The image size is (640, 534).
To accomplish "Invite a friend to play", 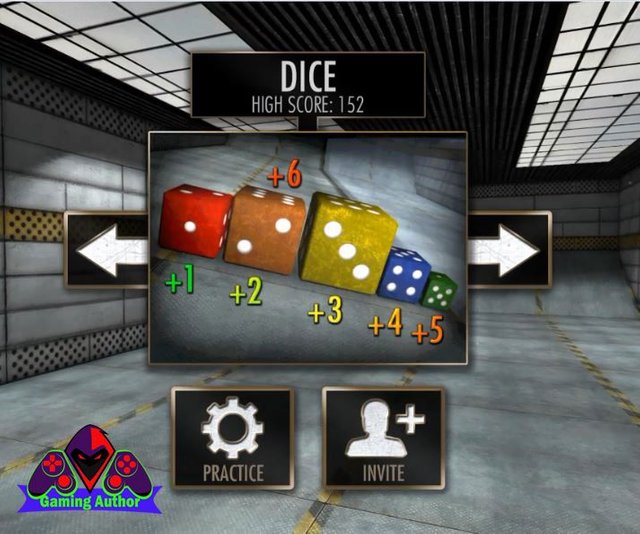I will point(383,438).
